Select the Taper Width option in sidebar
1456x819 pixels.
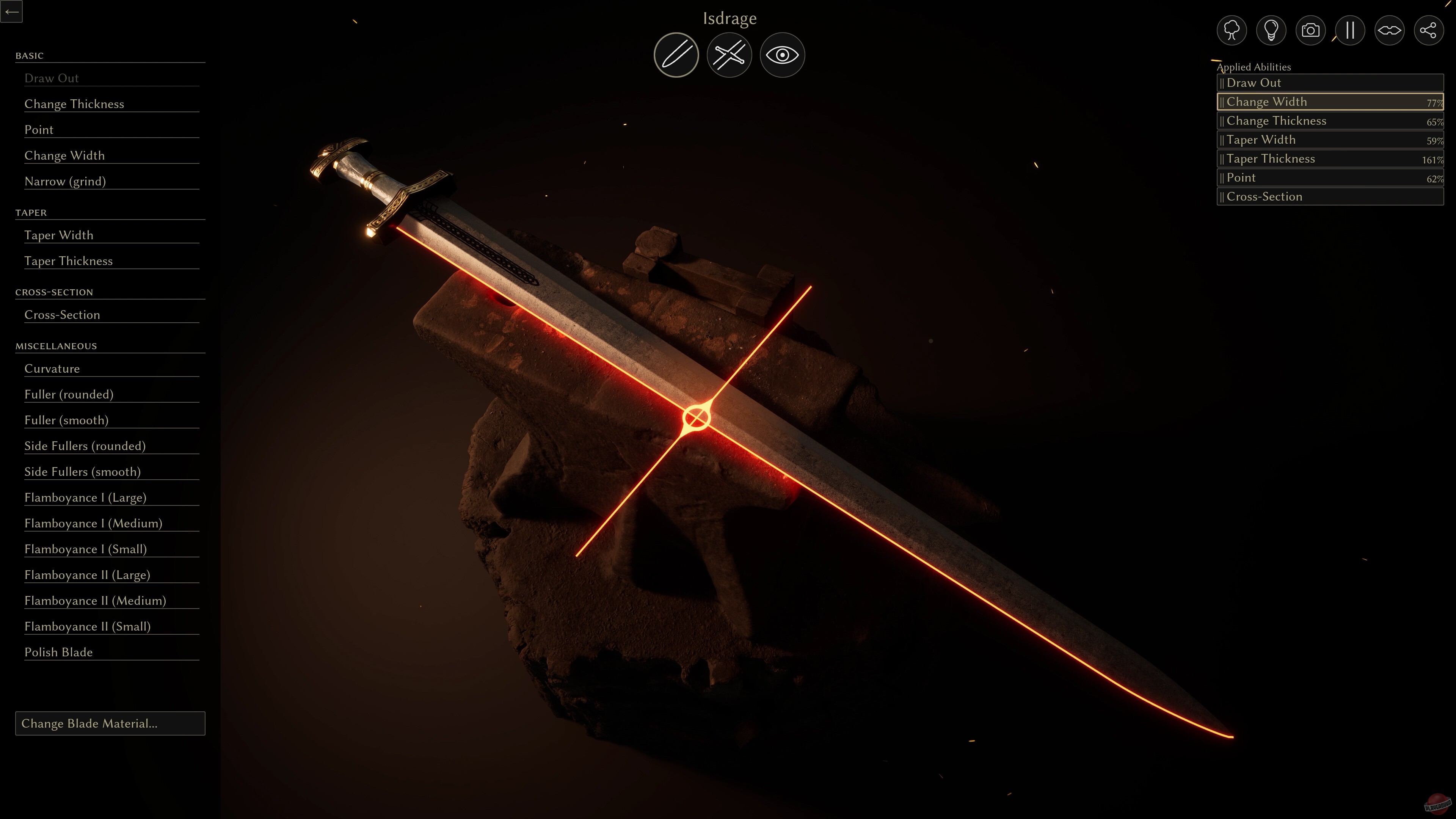58,235
